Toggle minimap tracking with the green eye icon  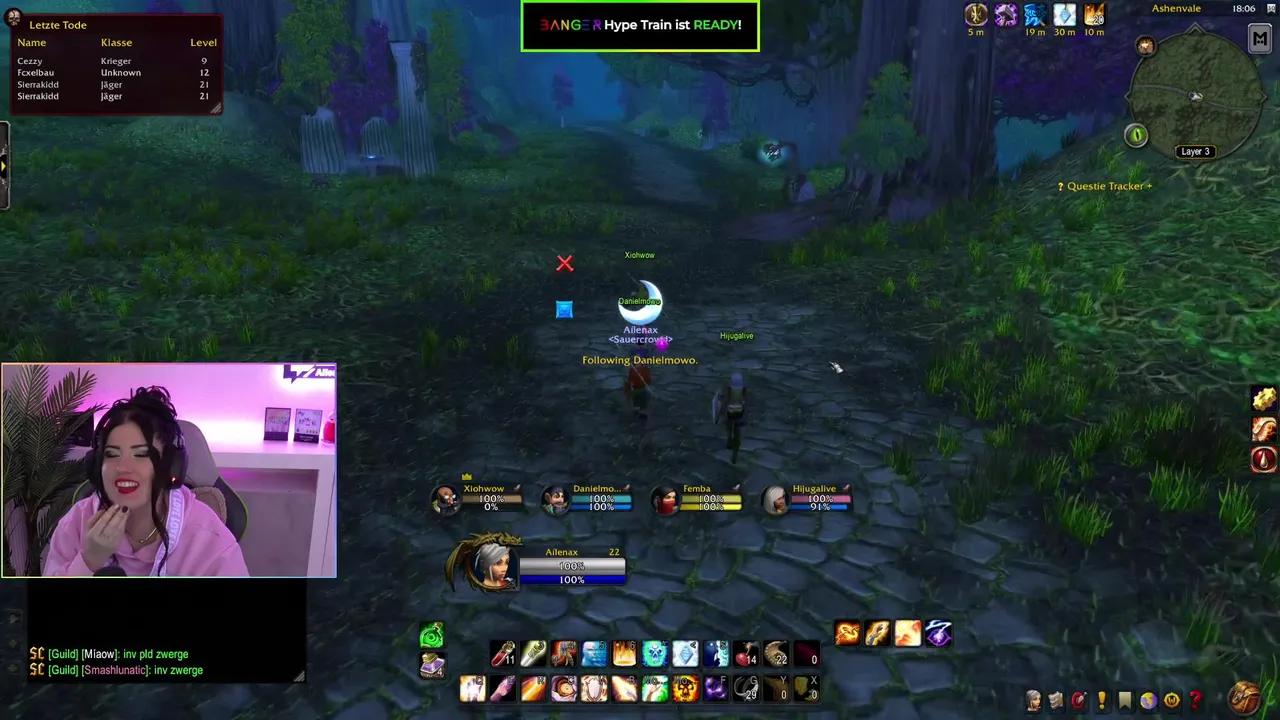pyautogui.click(x=1136, y=135)
